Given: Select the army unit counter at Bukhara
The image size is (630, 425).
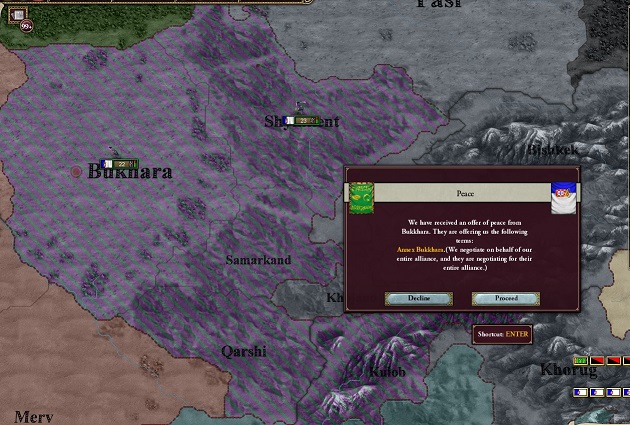Looking at the screenshot, I should point(121,163).
